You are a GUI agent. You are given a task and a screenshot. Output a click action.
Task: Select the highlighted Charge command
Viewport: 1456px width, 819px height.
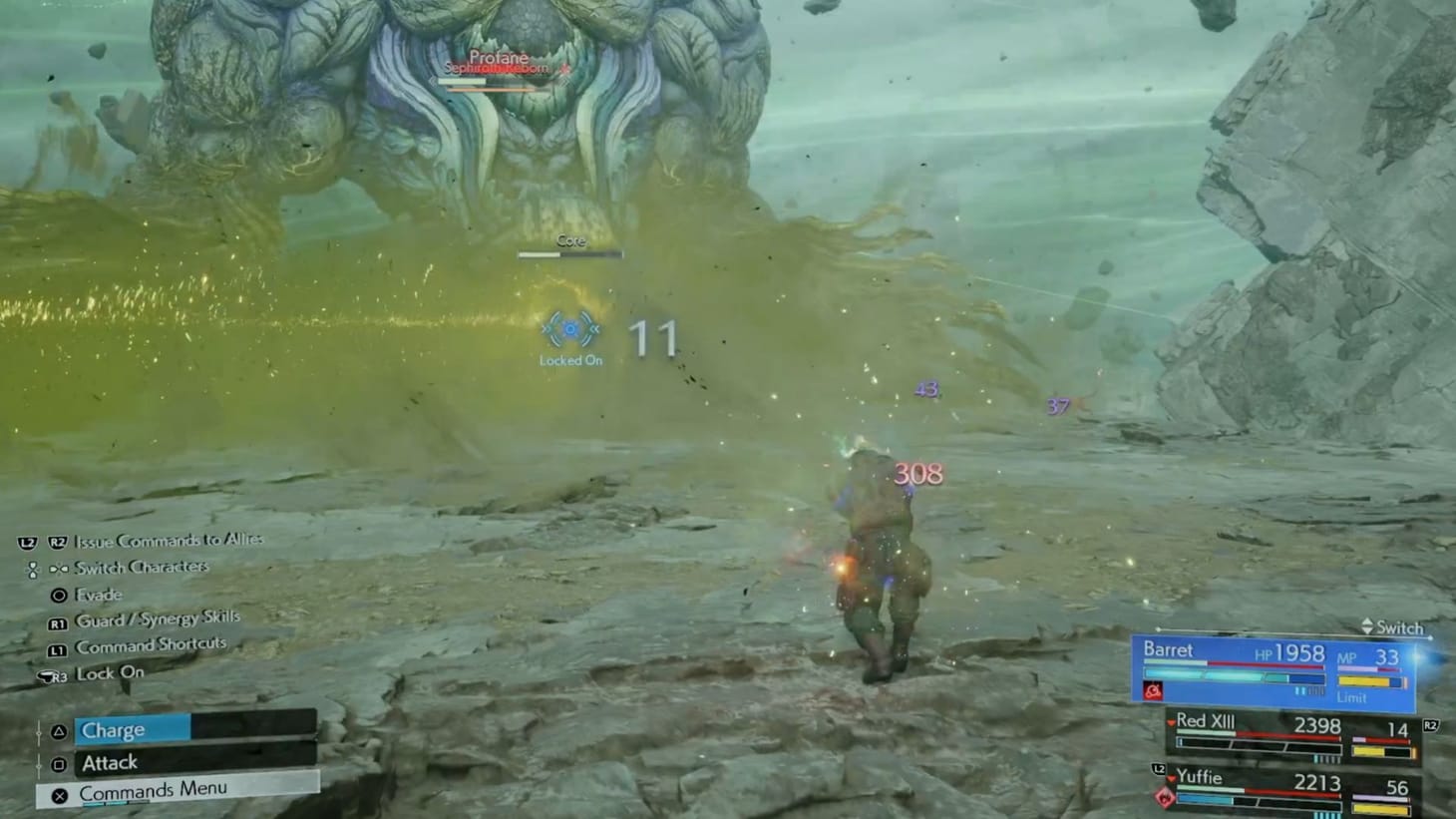pyautogui.click(x=115, y=729)
